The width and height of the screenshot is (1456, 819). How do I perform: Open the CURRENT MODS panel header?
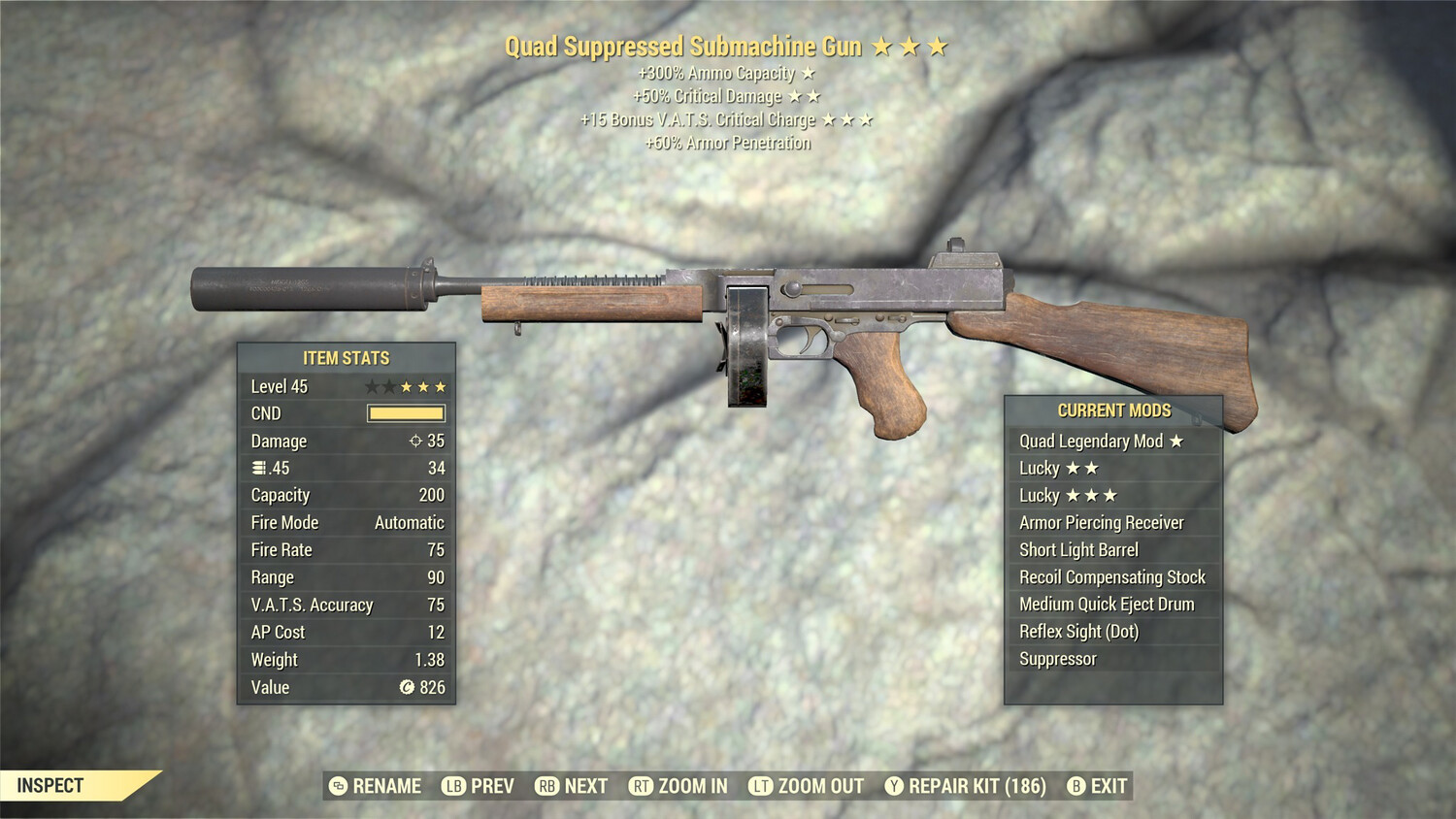point(1113,410)
